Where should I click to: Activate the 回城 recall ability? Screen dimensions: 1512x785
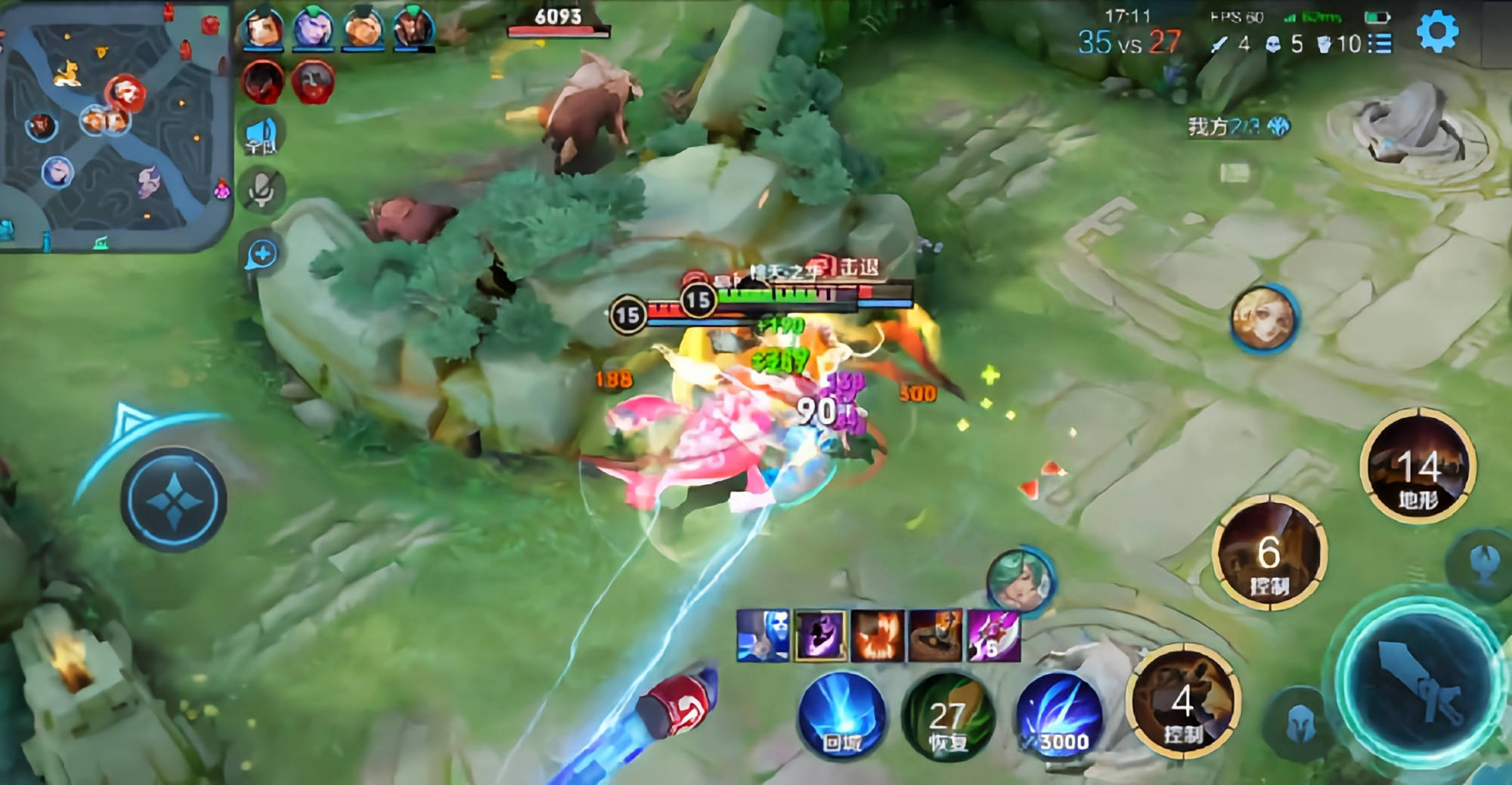pos(841,715)
